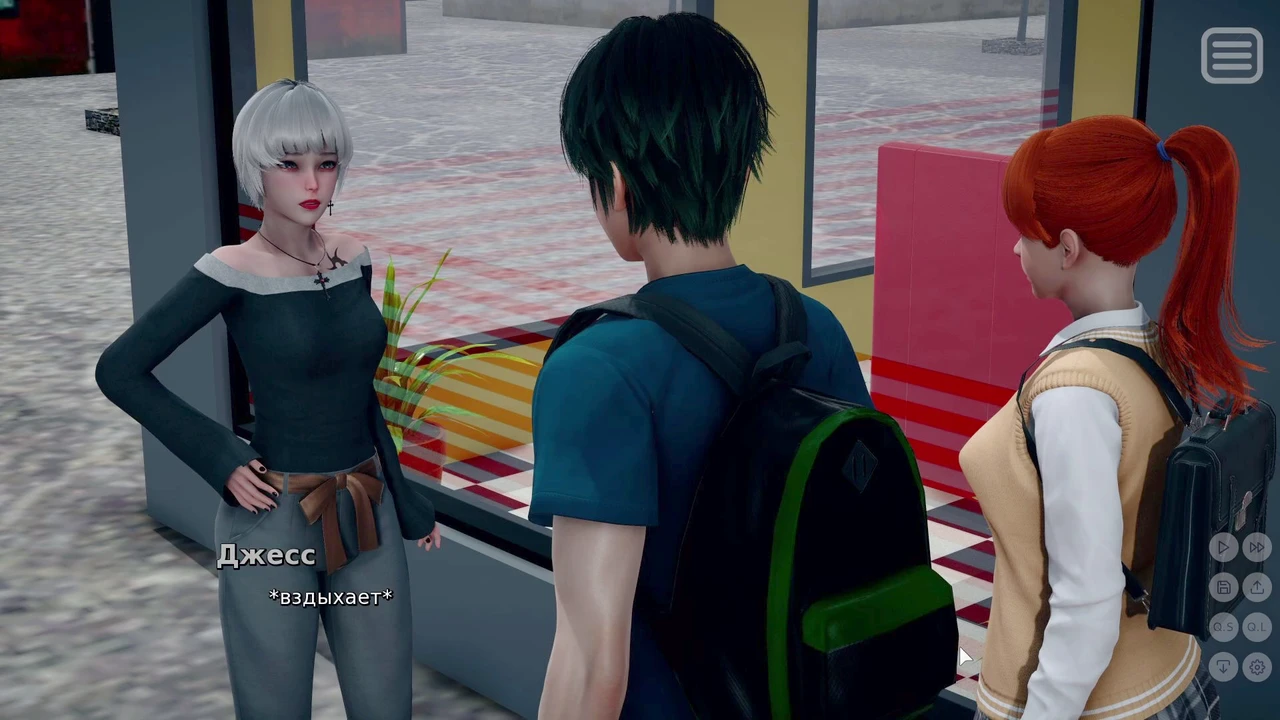Open settings via the gear icon
The height and width of the screenshot is (720, 1280).
coord(1257,666)
